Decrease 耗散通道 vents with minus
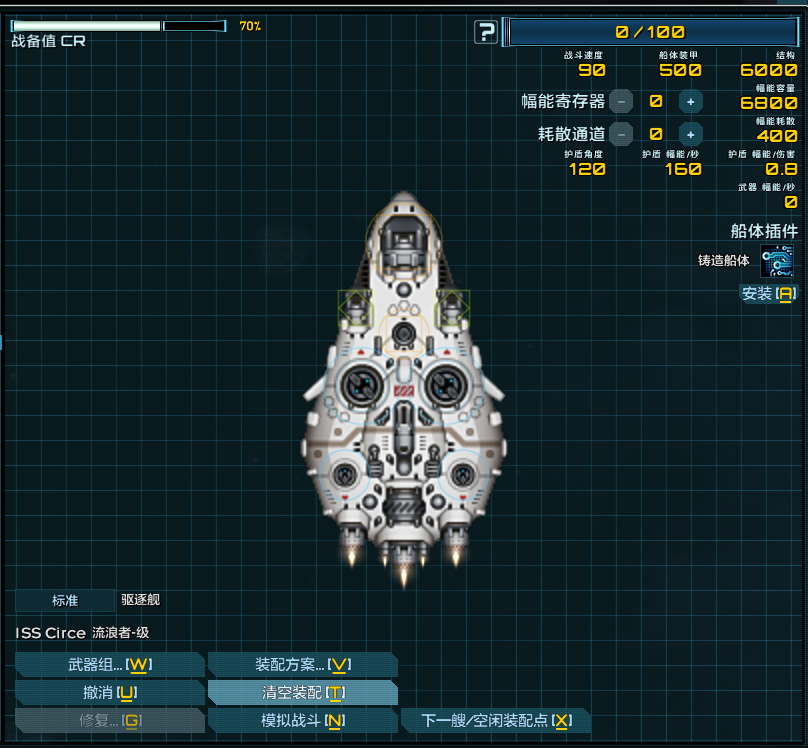 point(621,134)
